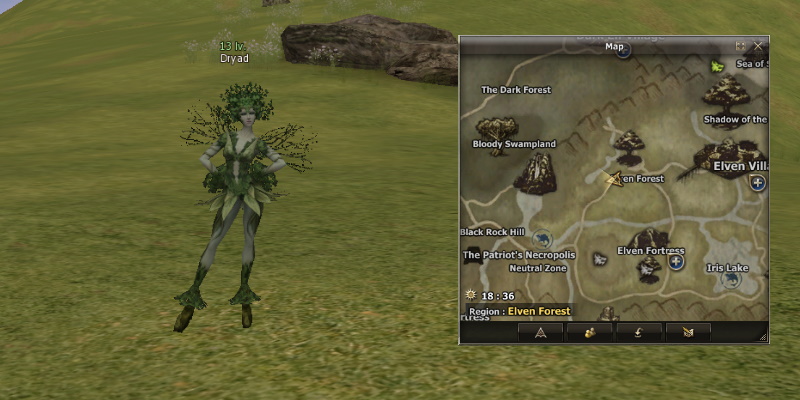Select Black Rock Hill on the map
The width and height of the screenshot is (800, 400).
coord(492,232)
